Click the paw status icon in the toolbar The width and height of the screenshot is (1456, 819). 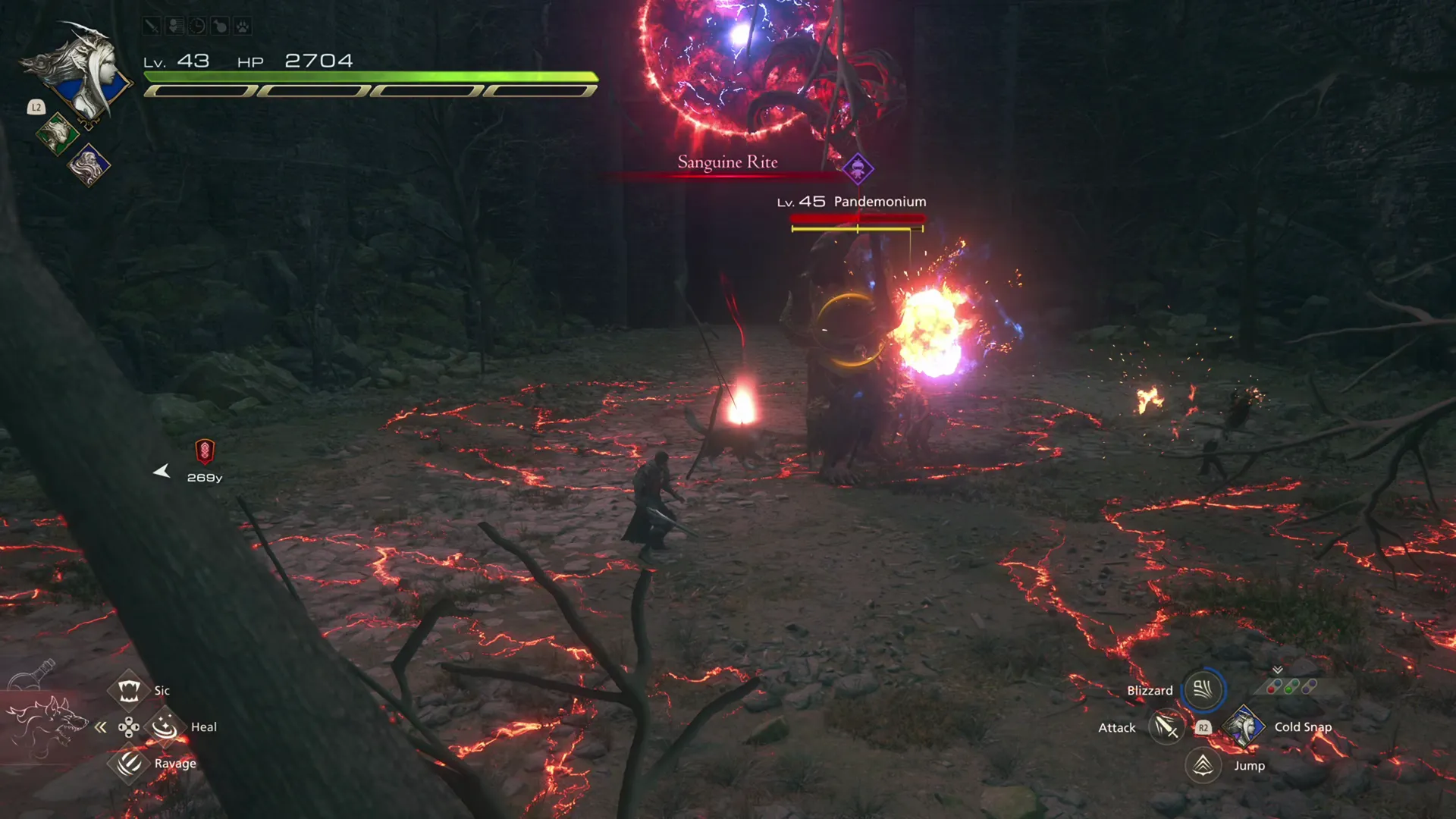(242, 27)
